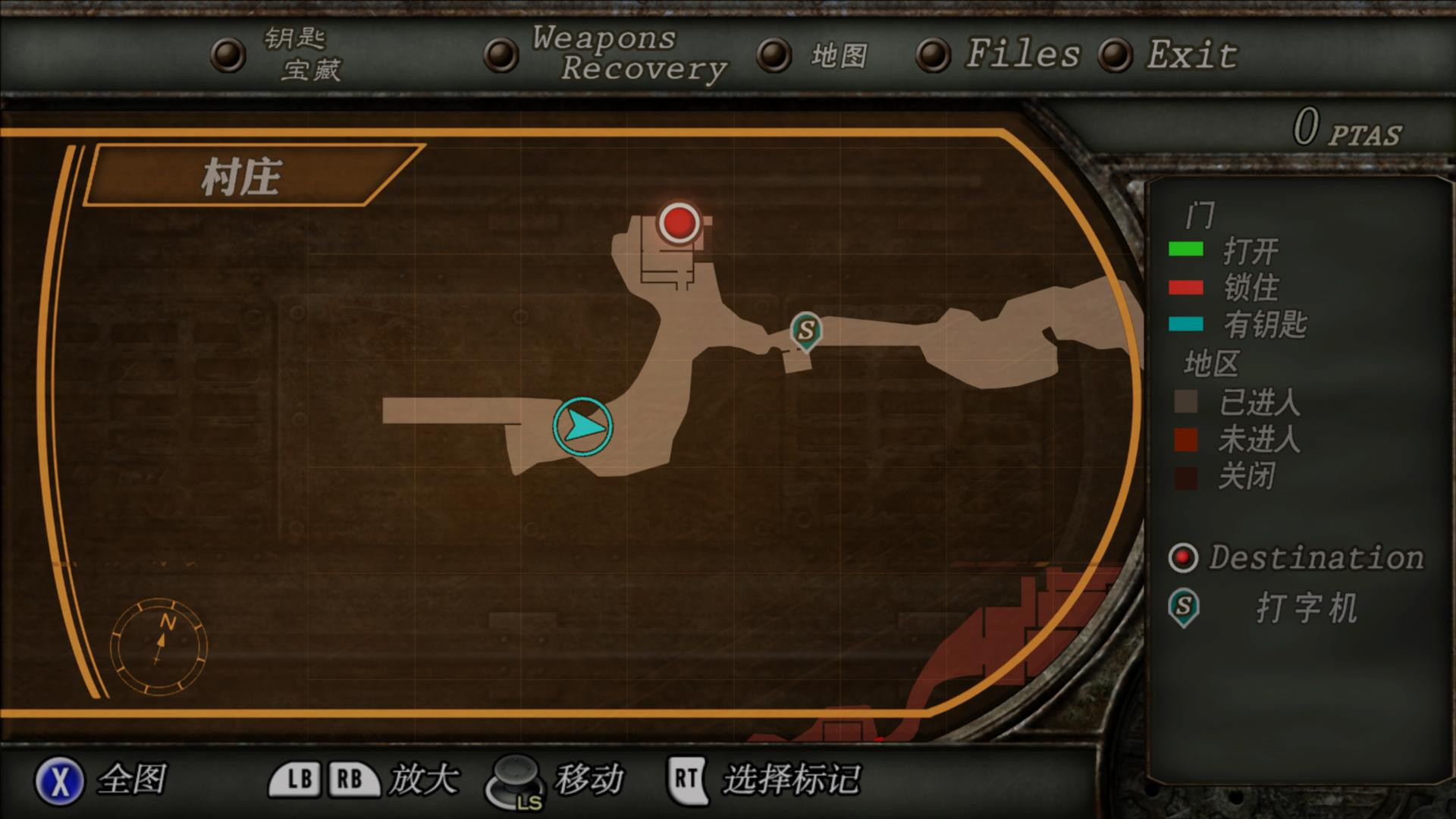Open the Files tab
This screenshot has width=1456, height=819.
pos(1021,54)
